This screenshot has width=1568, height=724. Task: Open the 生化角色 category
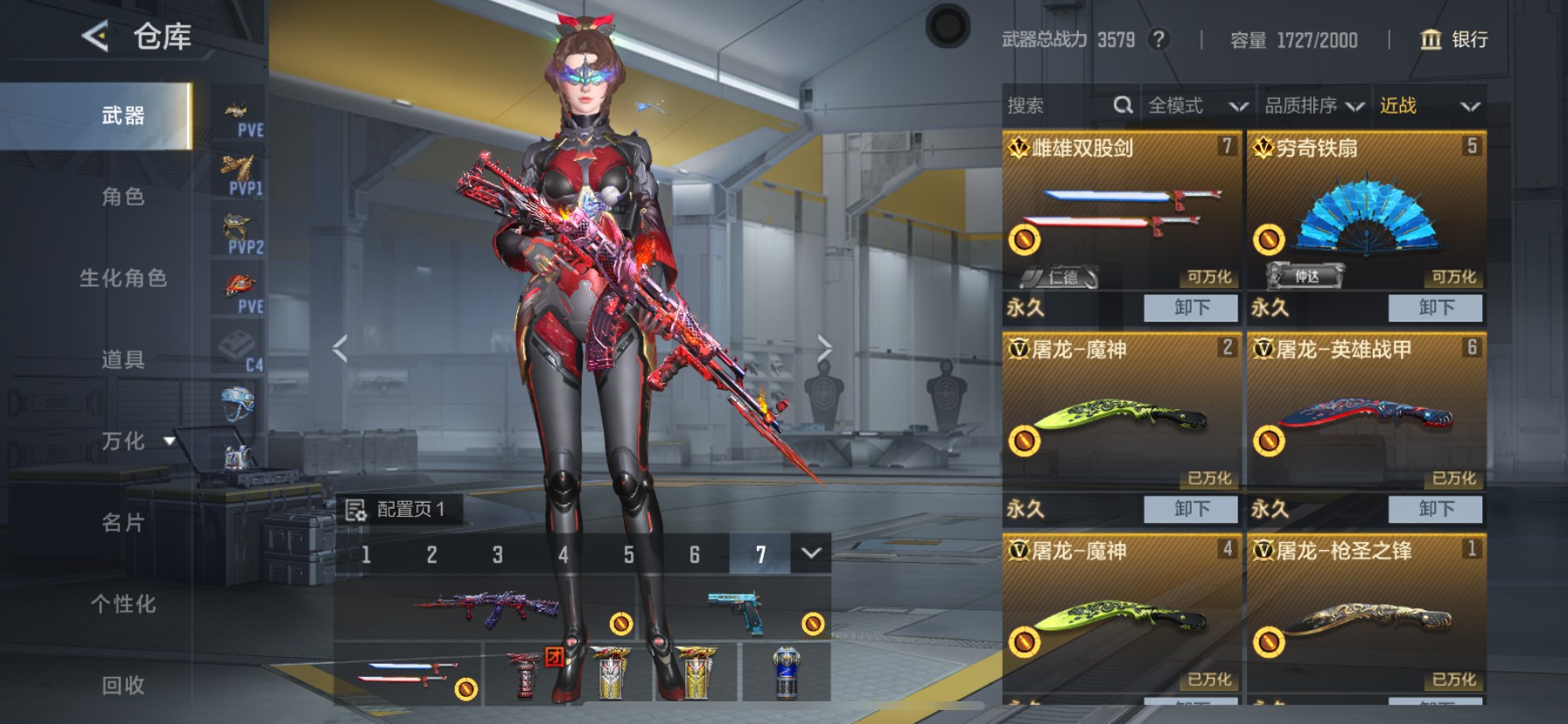tap(122, 278)
